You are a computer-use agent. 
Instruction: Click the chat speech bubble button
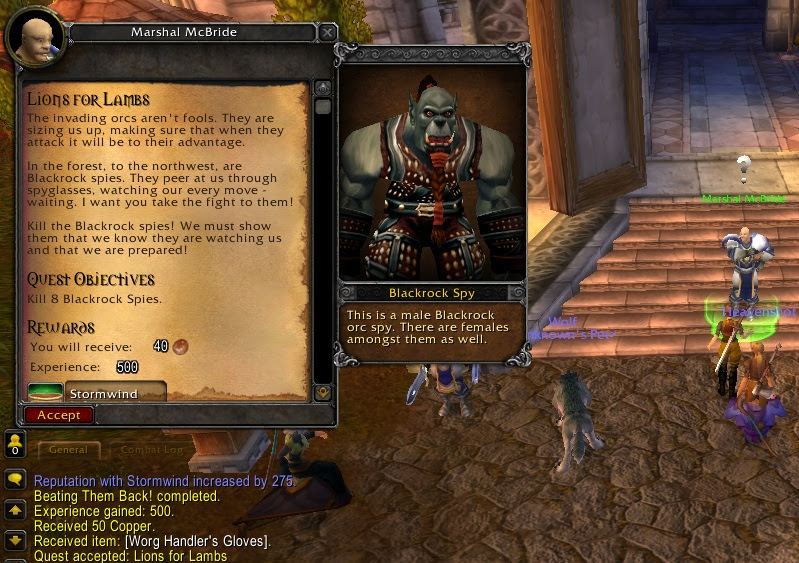tap(15, 481)
